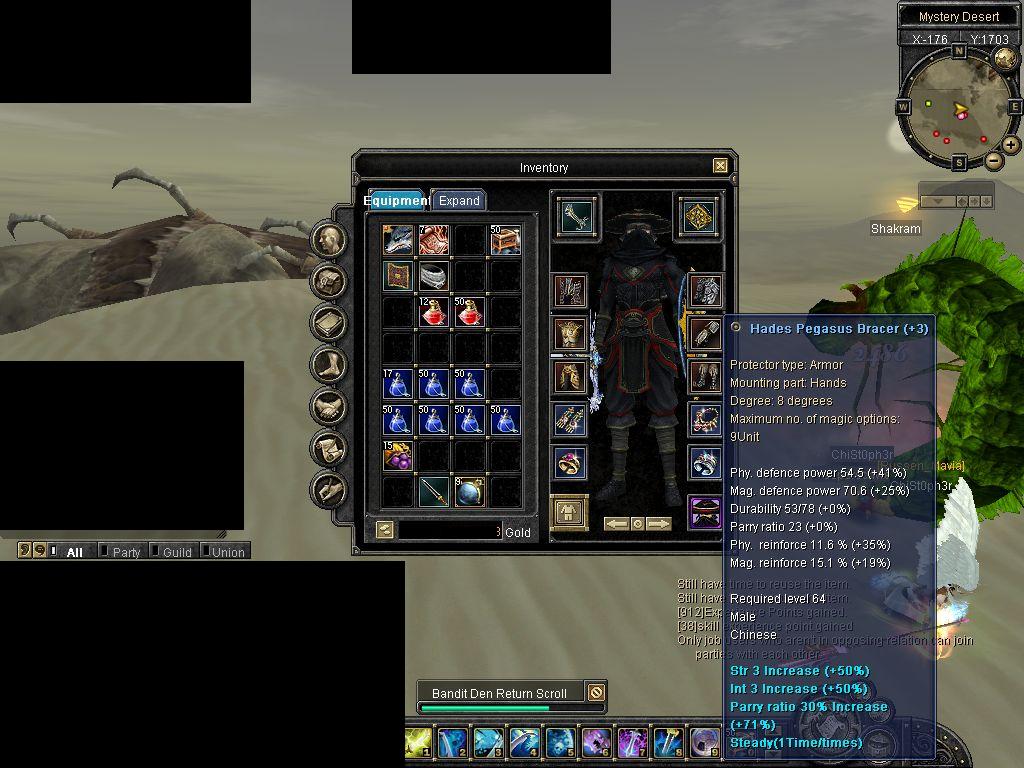Screen dimensions: 1024x768
Task: Select the stack of 17 blue potions
Action: [397, 384]
